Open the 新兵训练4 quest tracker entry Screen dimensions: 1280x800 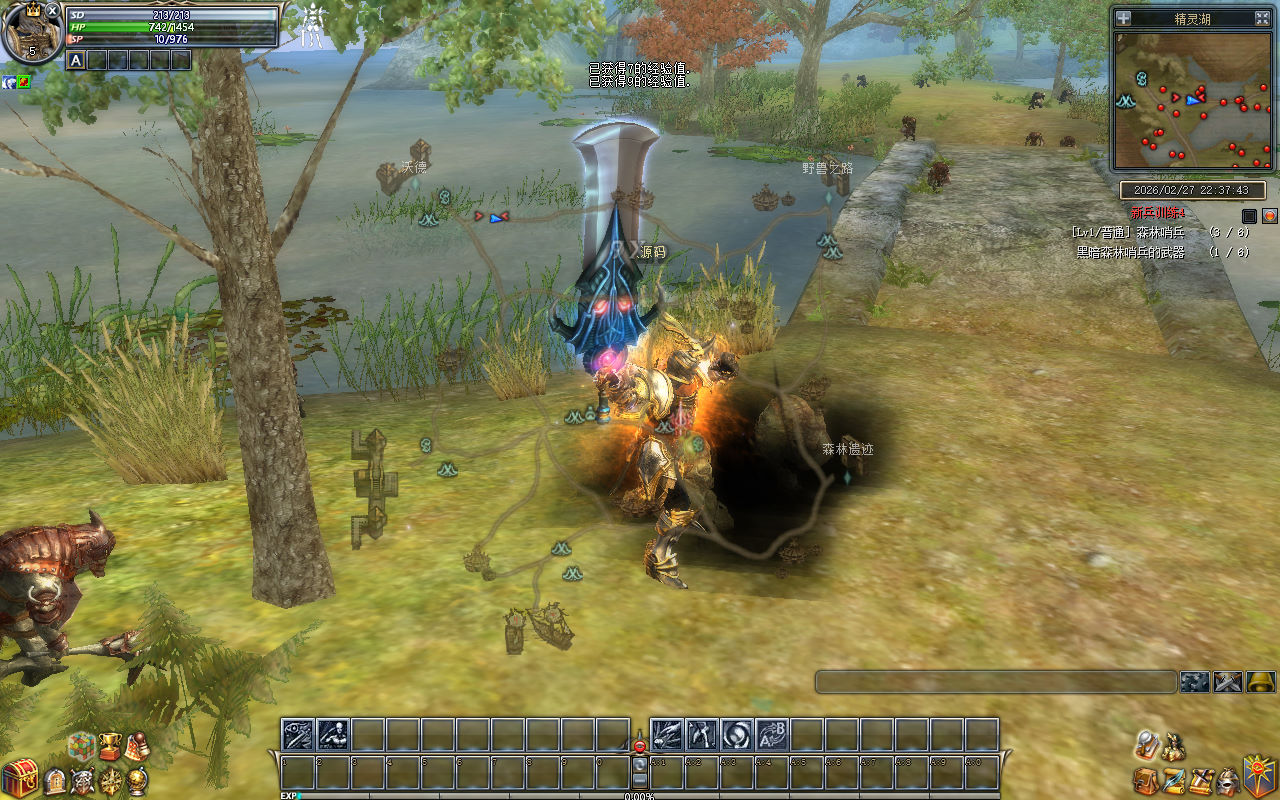coord(1158,213)
